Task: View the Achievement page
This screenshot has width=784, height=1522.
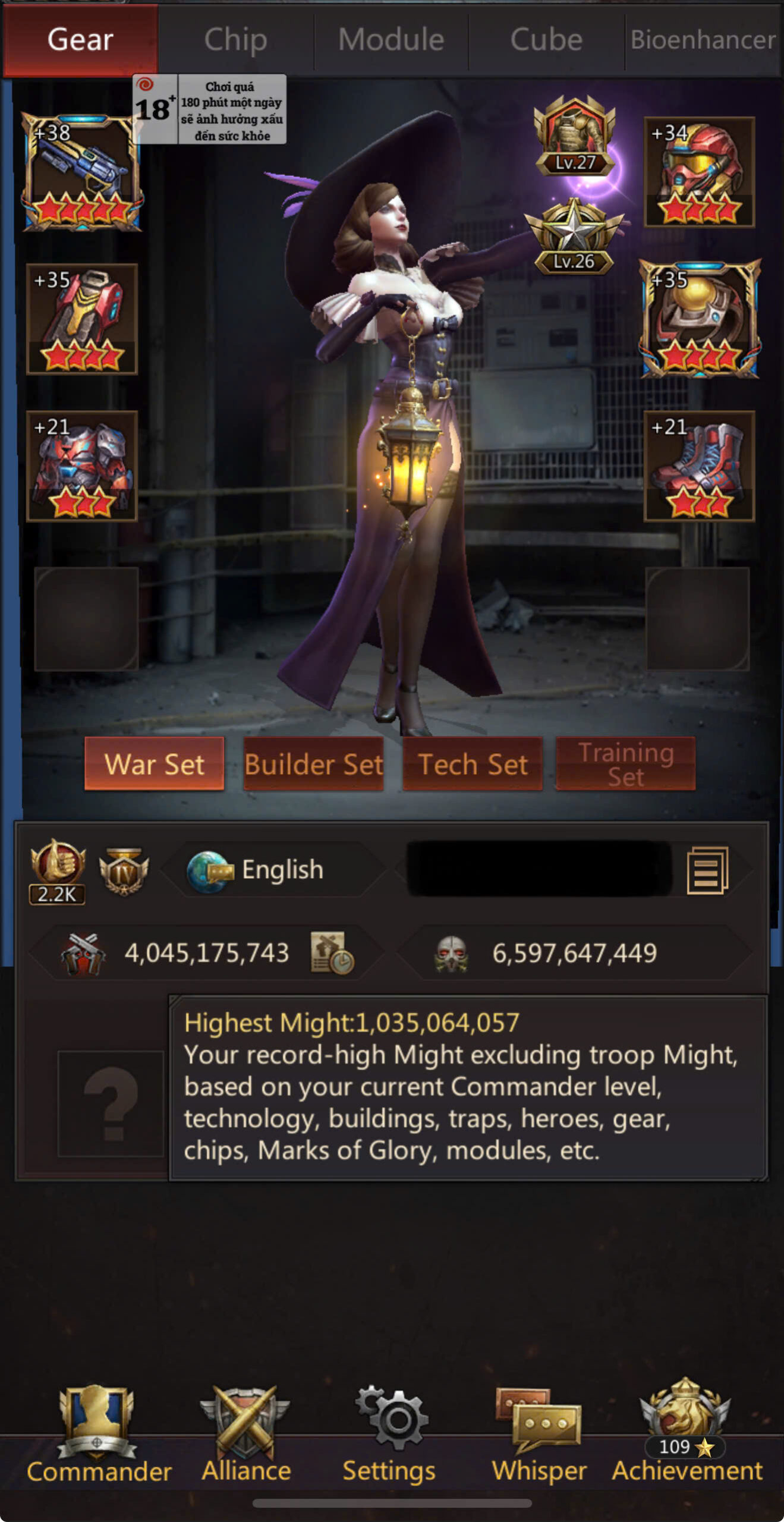Action: (687, 1433)
